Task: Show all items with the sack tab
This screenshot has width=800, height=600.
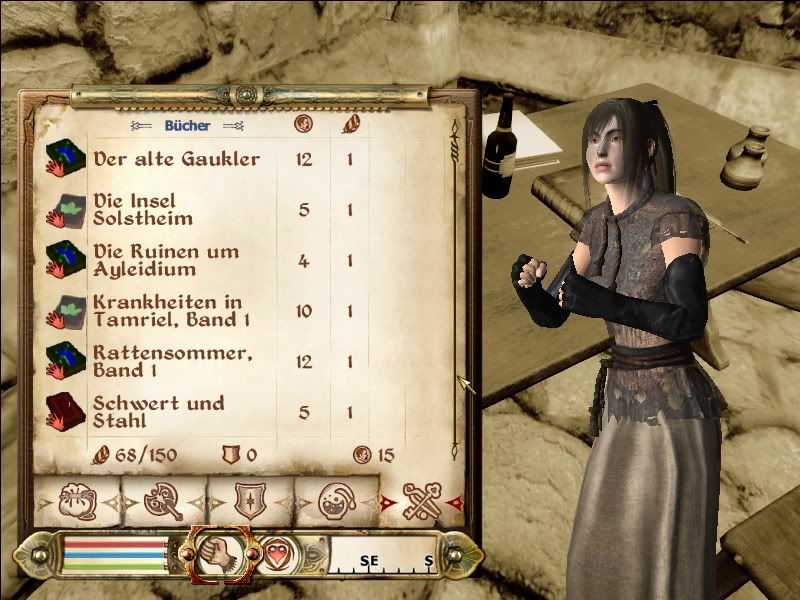Action: [76, 502]
